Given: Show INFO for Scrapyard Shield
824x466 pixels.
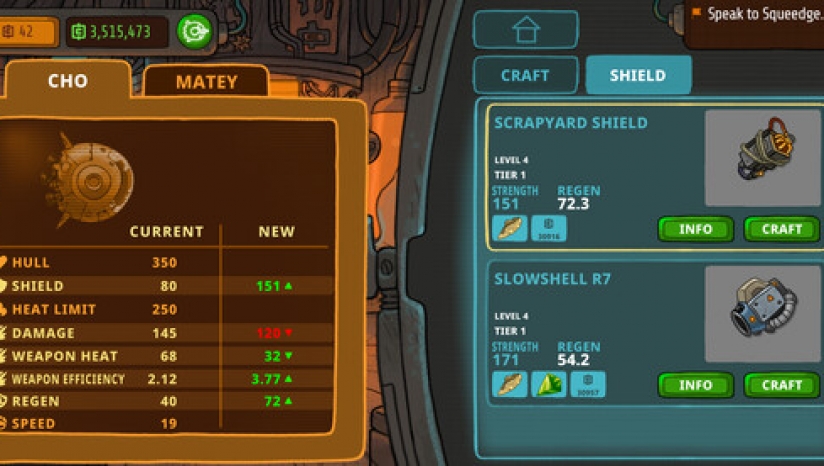Looking at the screenshot, I should 695,229.
